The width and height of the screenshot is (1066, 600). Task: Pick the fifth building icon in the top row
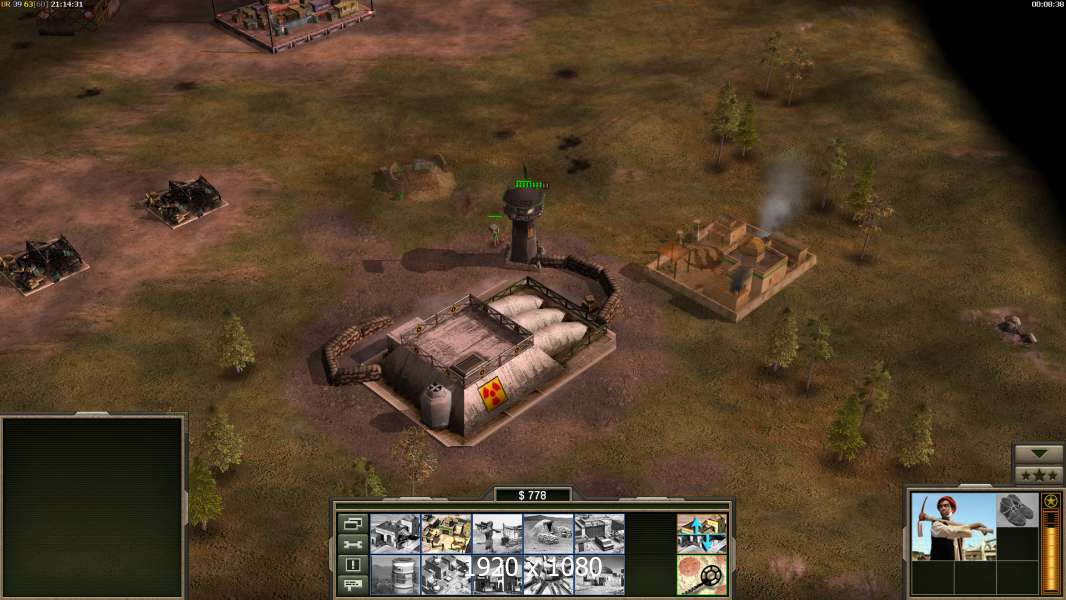[x=599, y=534]
